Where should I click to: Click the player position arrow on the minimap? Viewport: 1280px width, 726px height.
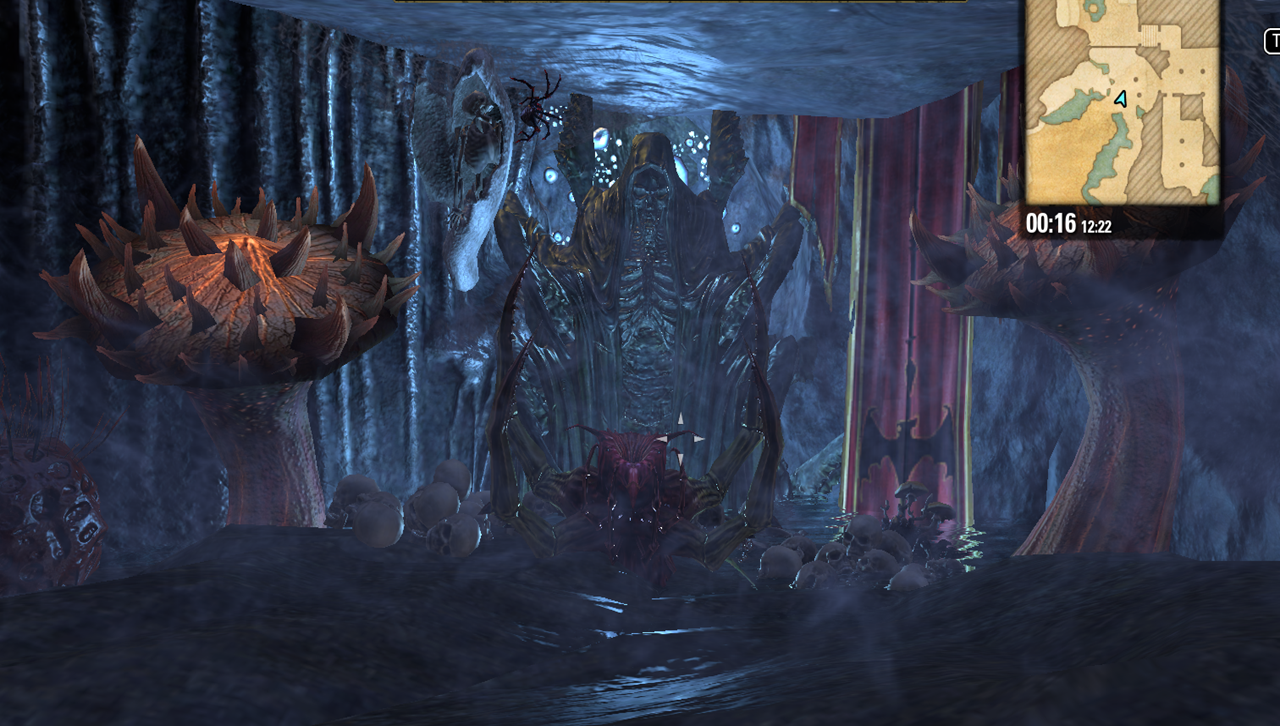(1120, 99)
